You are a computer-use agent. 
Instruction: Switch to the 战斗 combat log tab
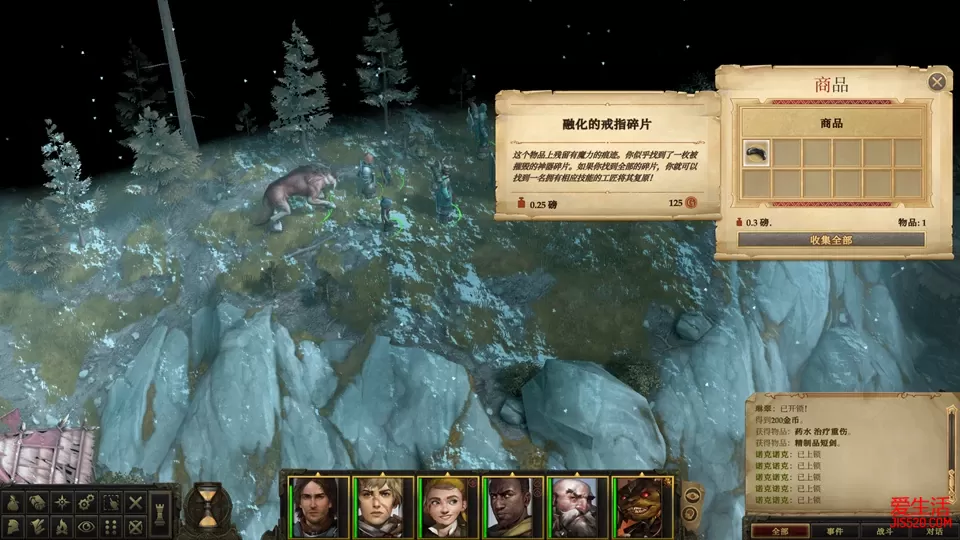(886, 531)
